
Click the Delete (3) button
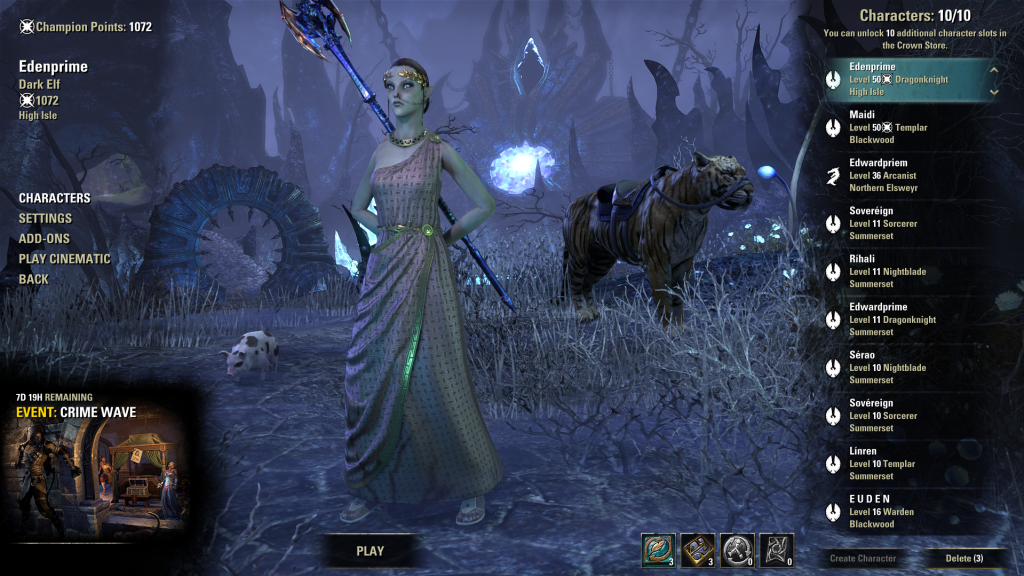(964, 558)
